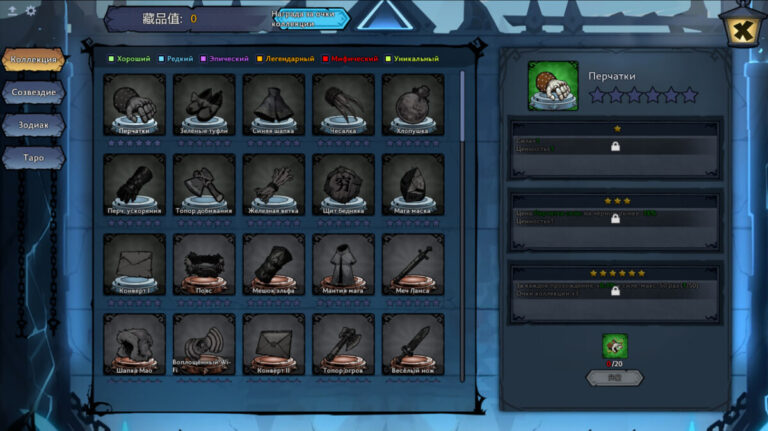Select the Перчатки collection item

pyautogui.click(x=134, y=105)
